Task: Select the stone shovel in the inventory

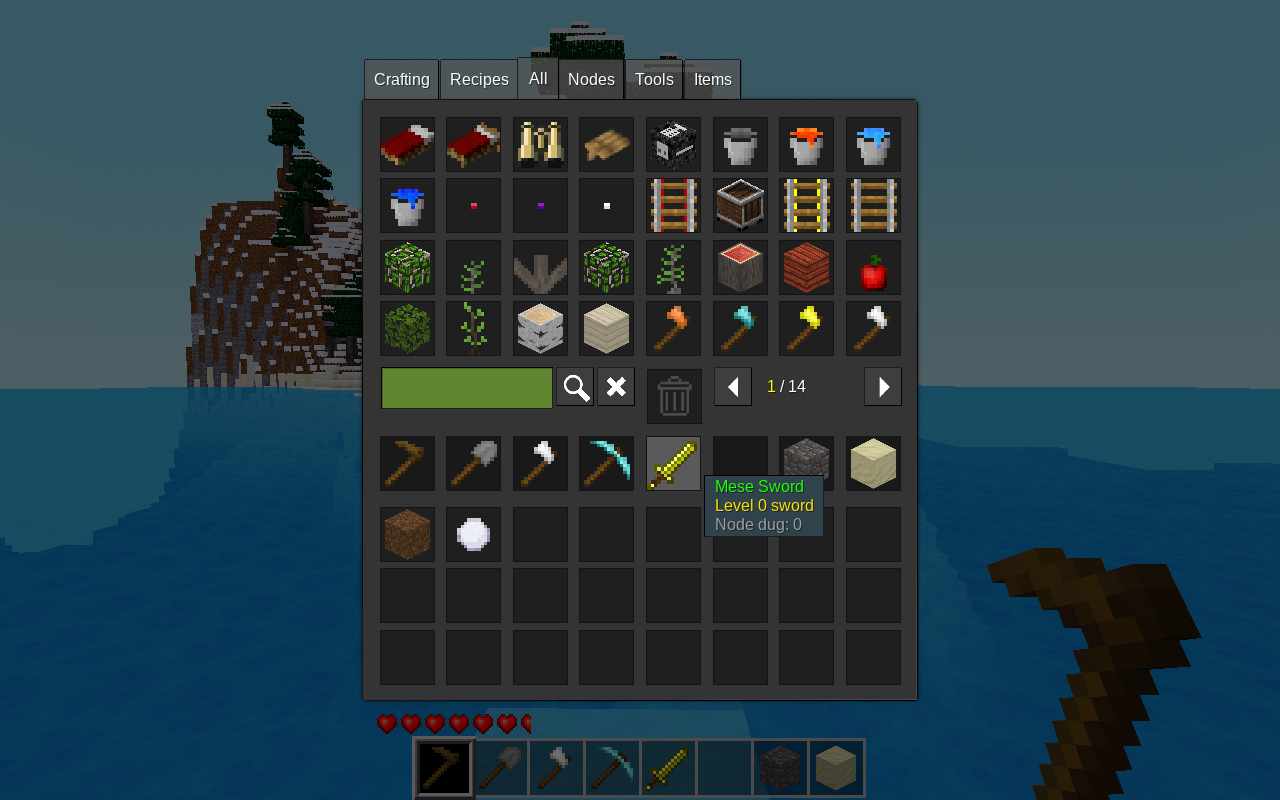Action: coord(473,464)
